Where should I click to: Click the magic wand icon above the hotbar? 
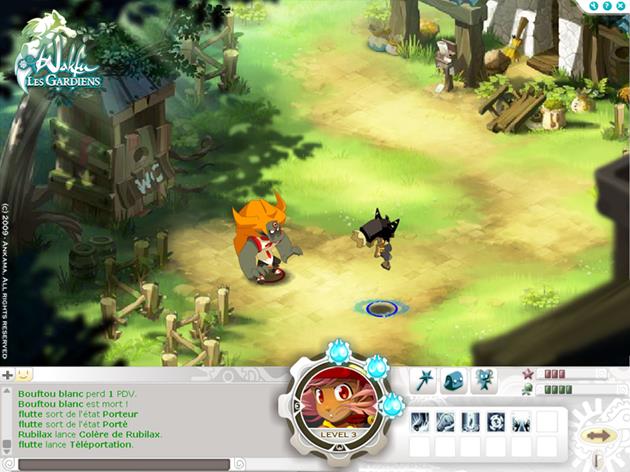tap(424, 380)
